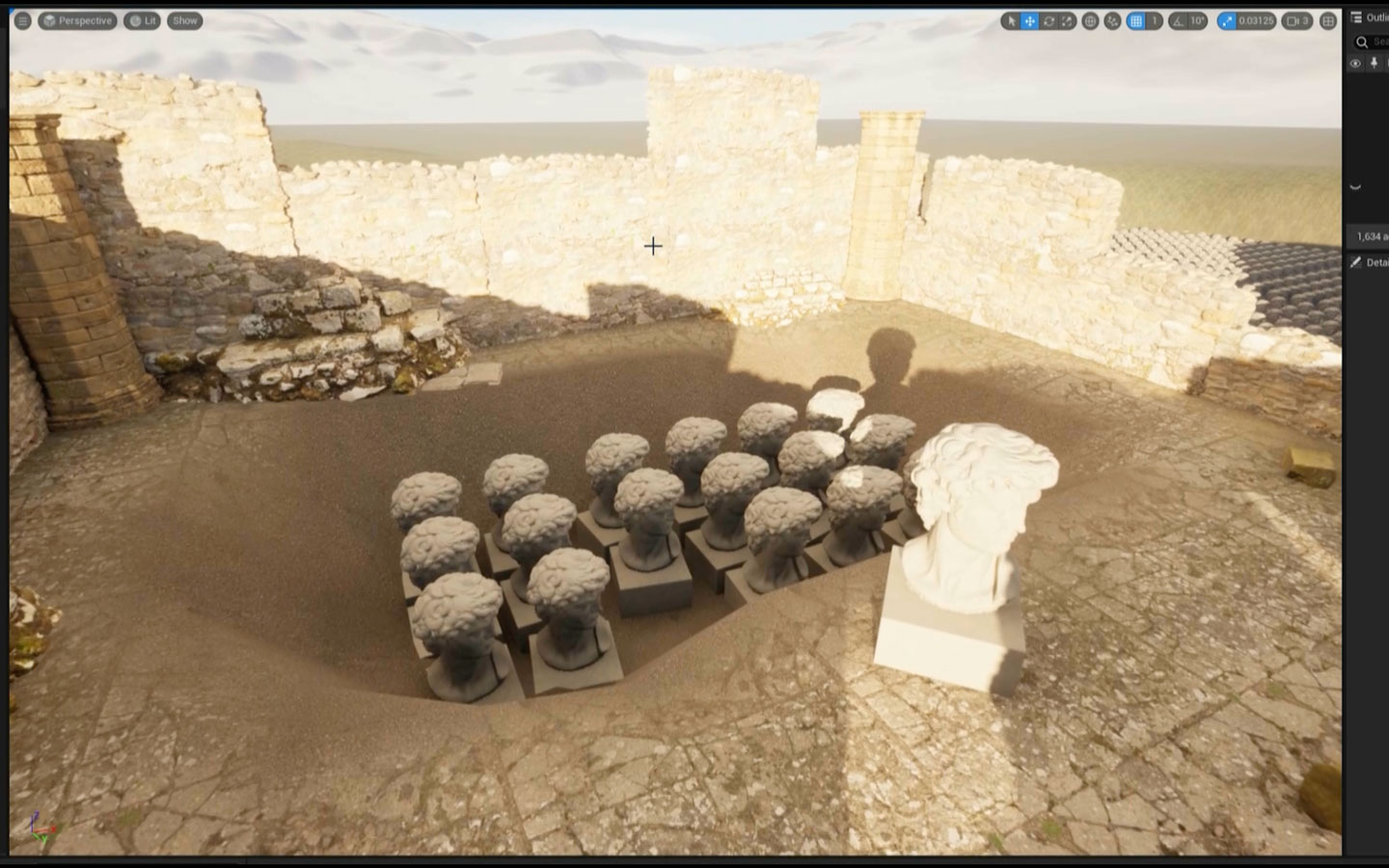Click the scale snap value 0.03125
Screen dimensions: 1389x868
click(x=1256, y=20)
